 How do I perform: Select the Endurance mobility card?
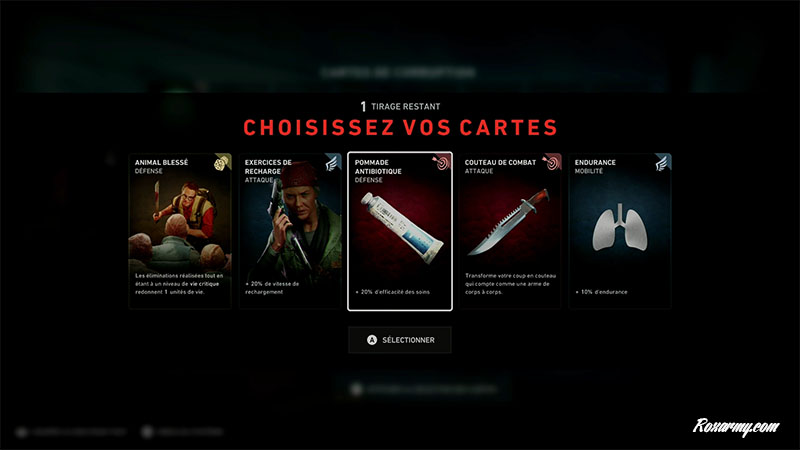click(x=620, y=231)
